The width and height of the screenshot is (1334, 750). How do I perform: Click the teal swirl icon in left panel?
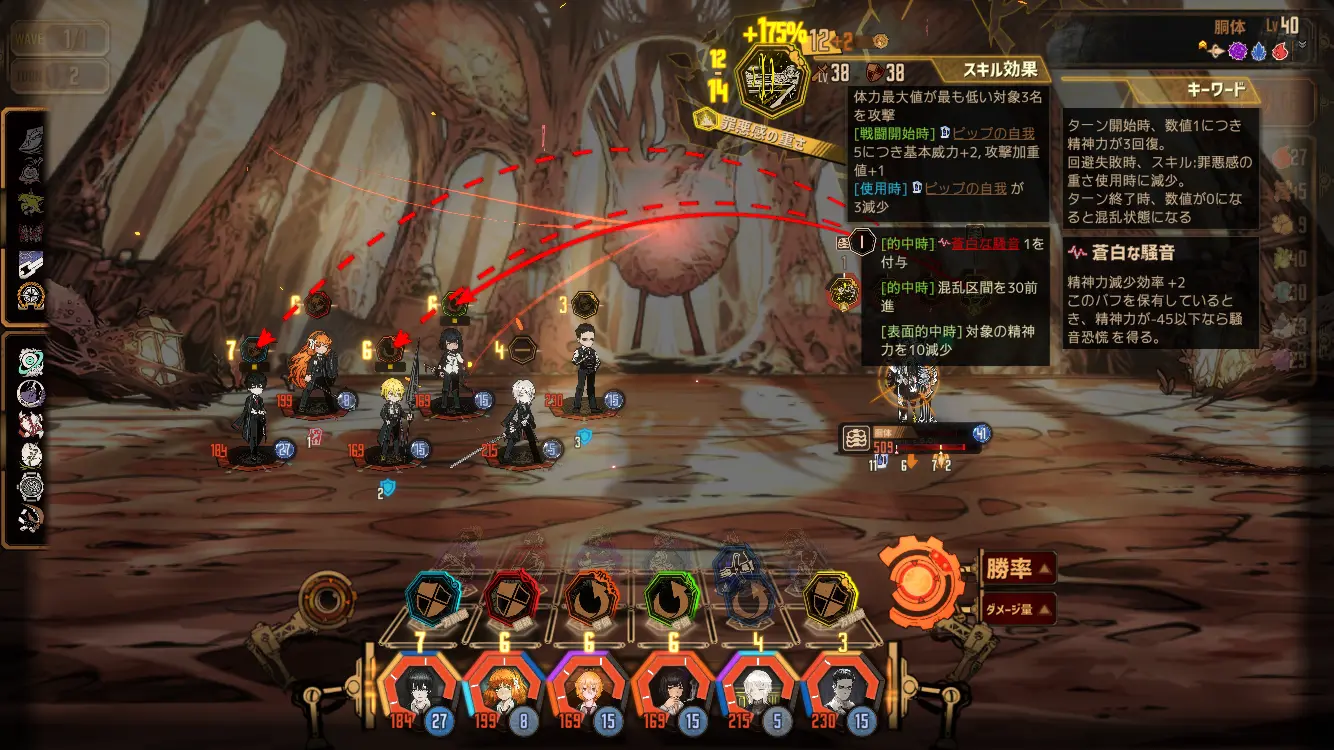[31, 363]
